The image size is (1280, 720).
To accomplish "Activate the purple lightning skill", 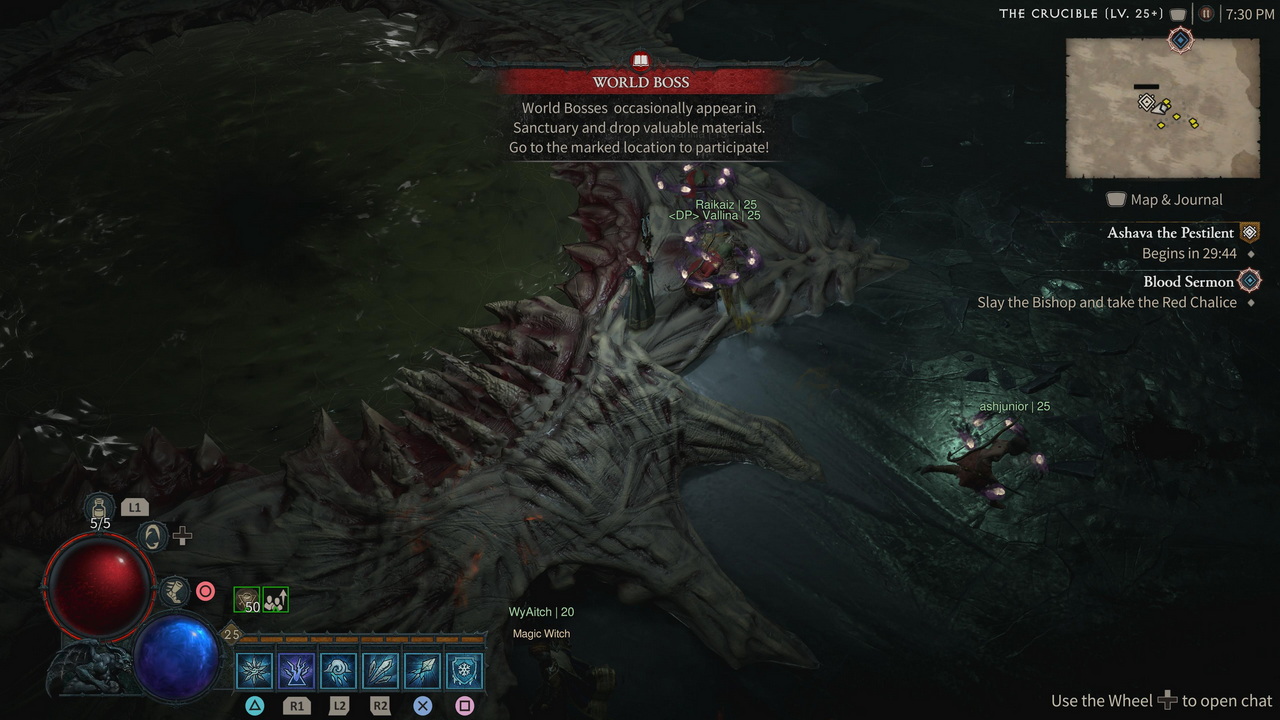I will point(296,670).
